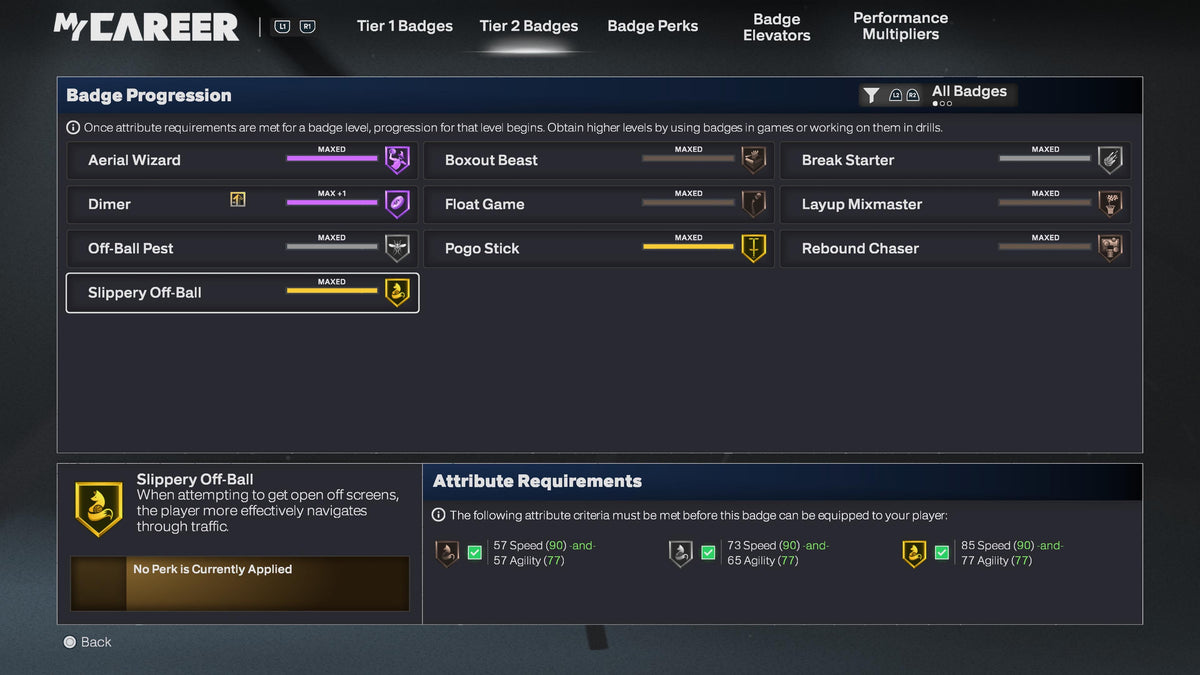
Task: Go to the Badge Perks tab
Action: [x=652, y=26]
